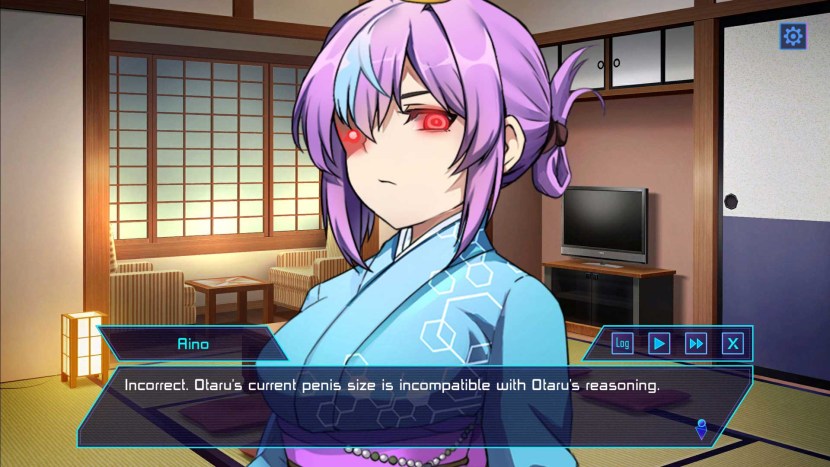Image resolution: width=830 pixels, height=467 pixels.
Task: Fast-forward the dialogue text
Action: tap(696, 344)
